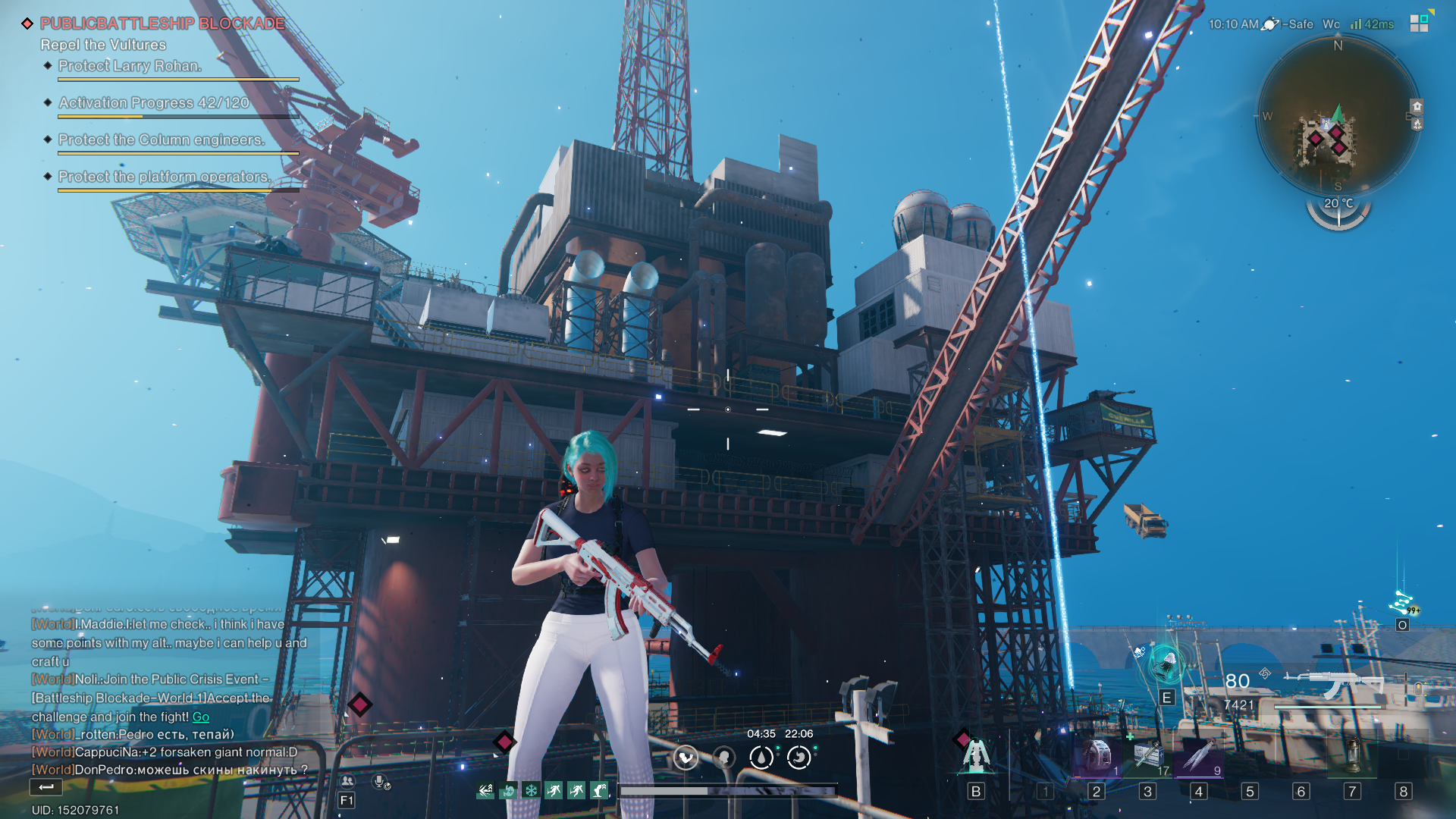The image size is (1456, 819).
Task: Click the water droplet hydration gauge
Action: (x=761, y=757)
